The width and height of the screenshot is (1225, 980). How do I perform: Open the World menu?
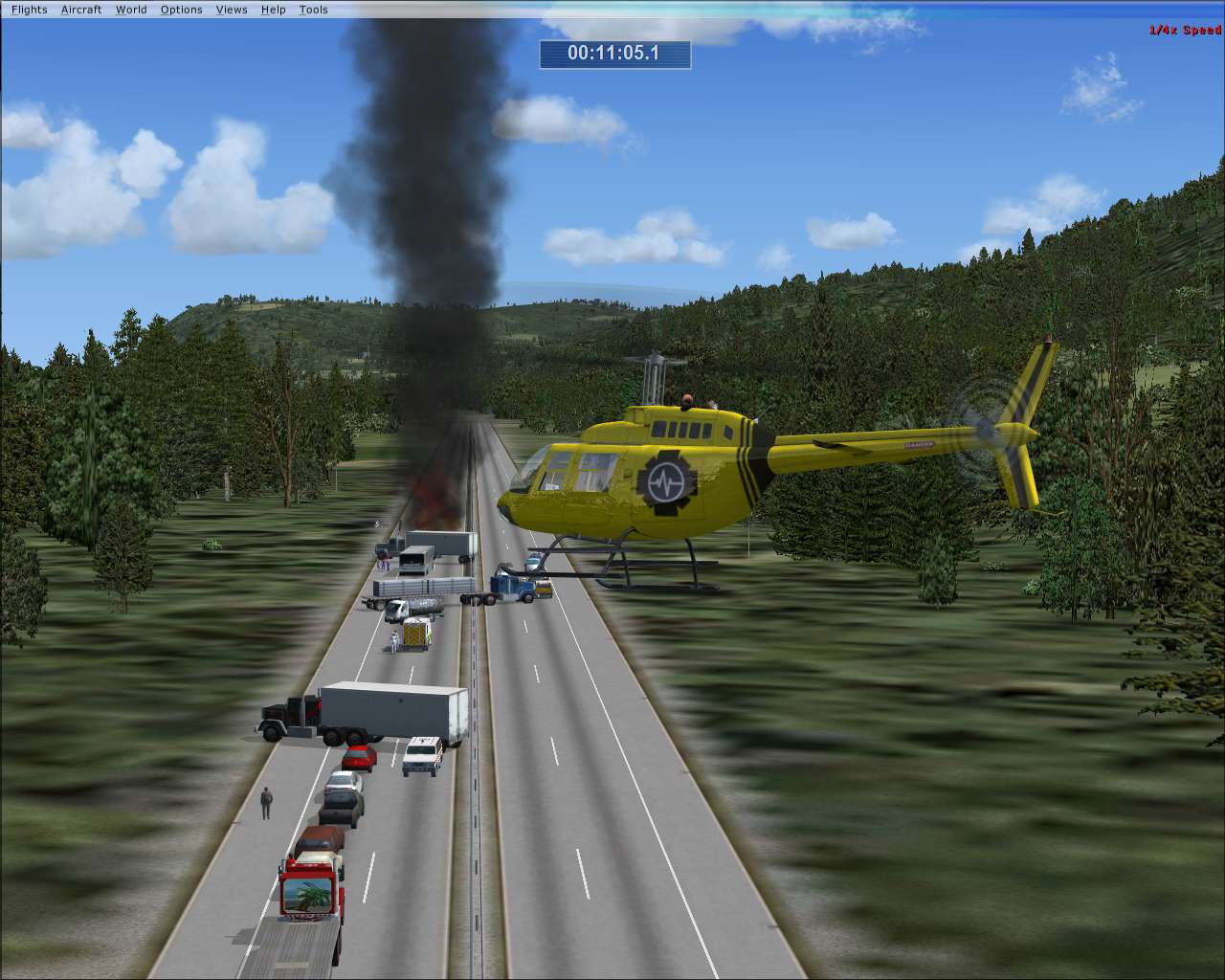[x=131, y=10]
